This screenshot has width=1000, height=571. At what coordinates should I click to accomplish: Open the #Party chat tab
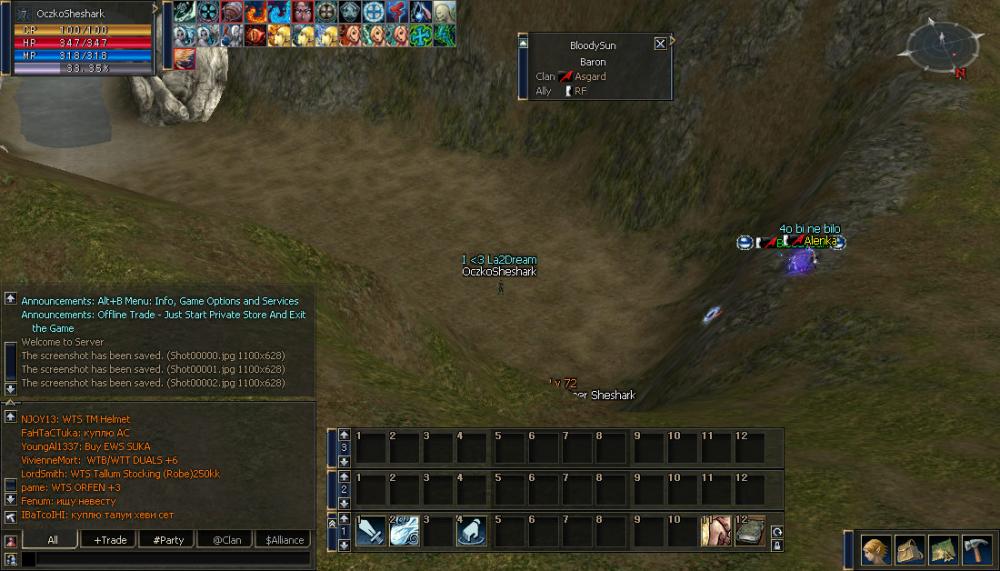click(x=168, y=540)
